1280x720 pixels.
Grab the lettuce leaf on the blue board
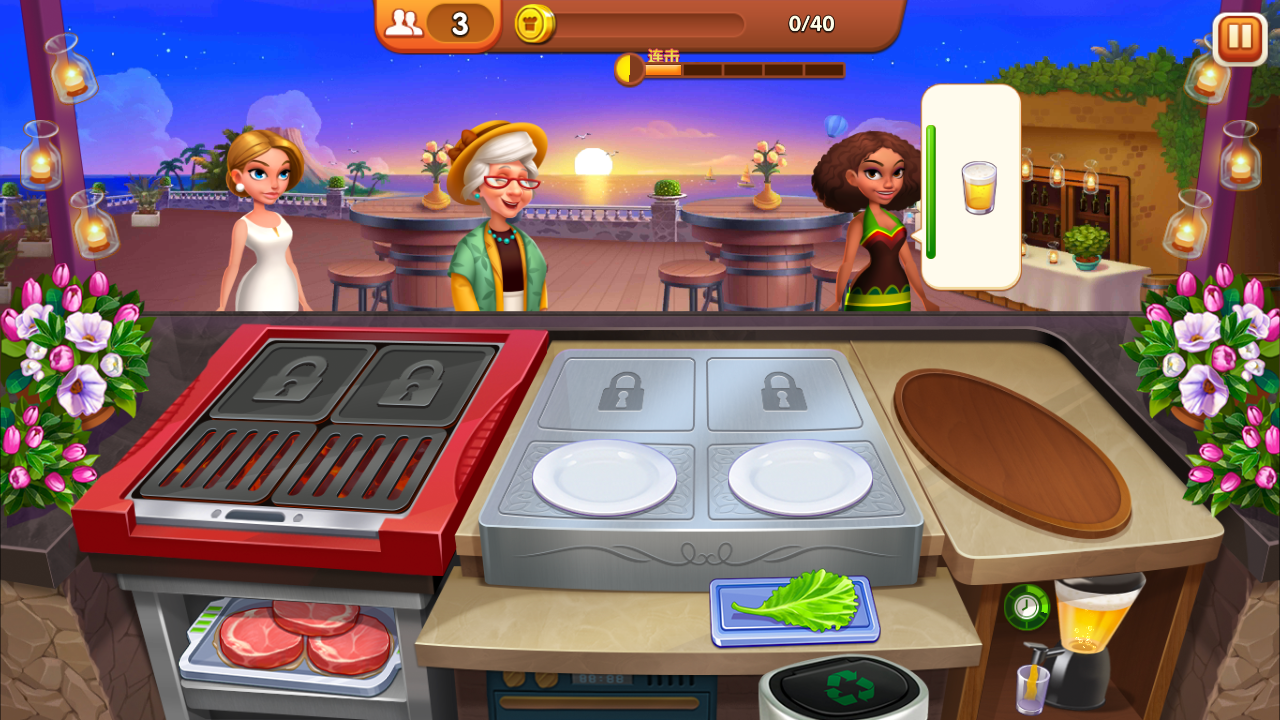[797, 603]
